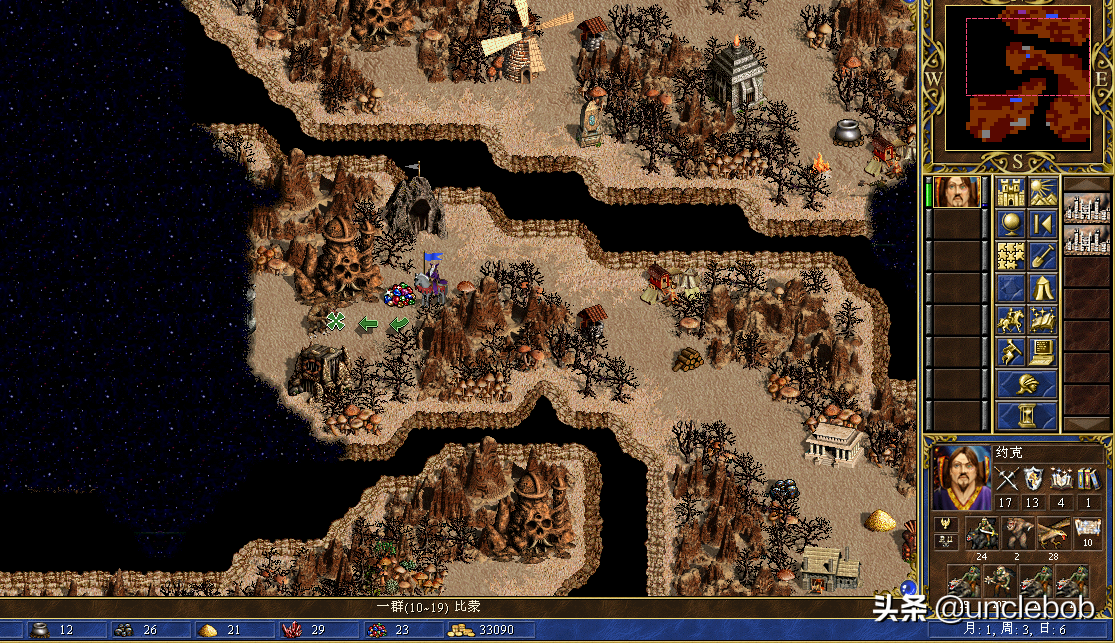Image resolution: width=1115 pixels, height=643 pixels.
Task: Open the spellbook cast spell button
Action: tap(1043, 320)
